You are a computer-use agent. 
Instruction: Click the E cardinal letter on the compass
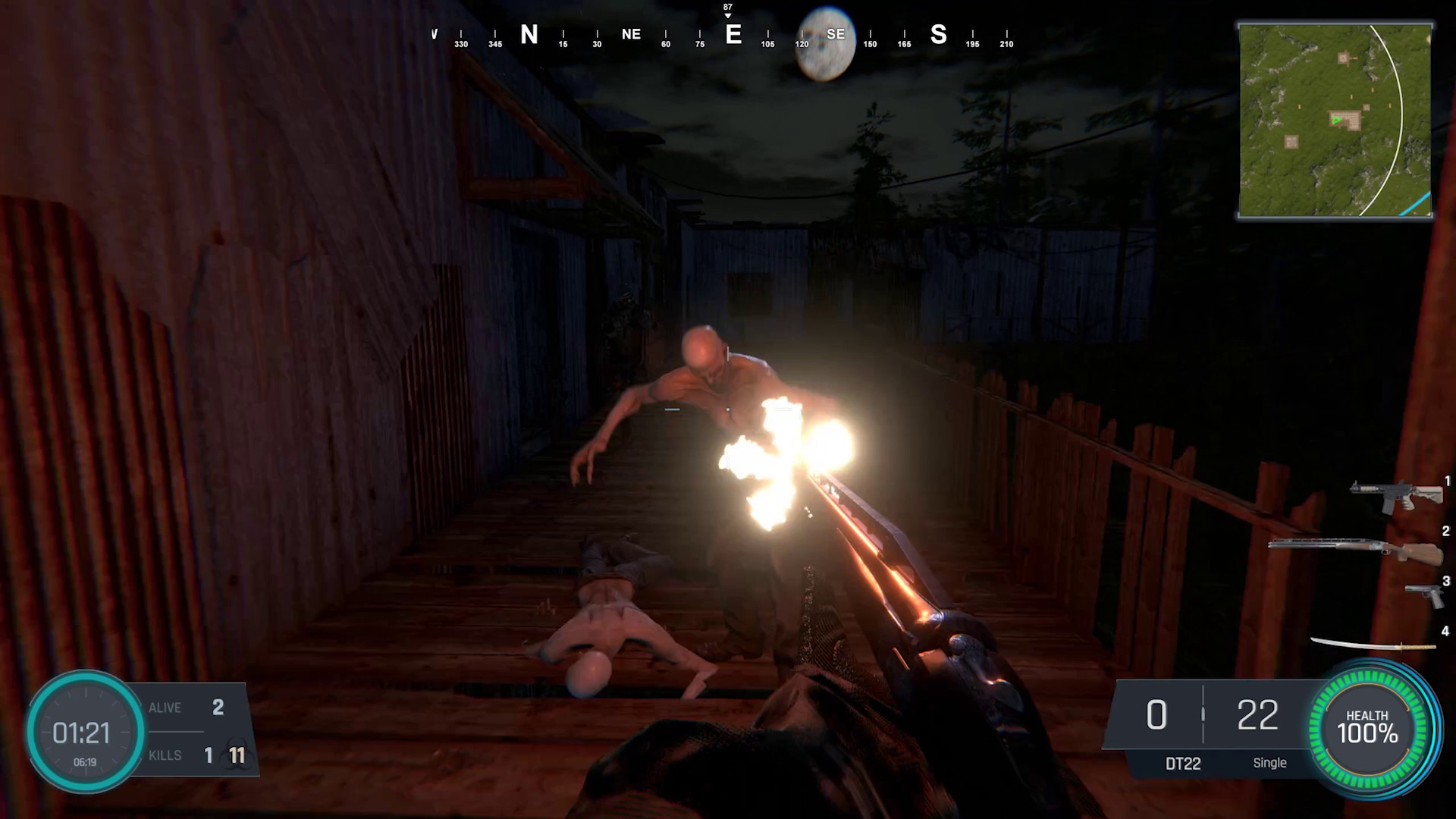point(733,34)
